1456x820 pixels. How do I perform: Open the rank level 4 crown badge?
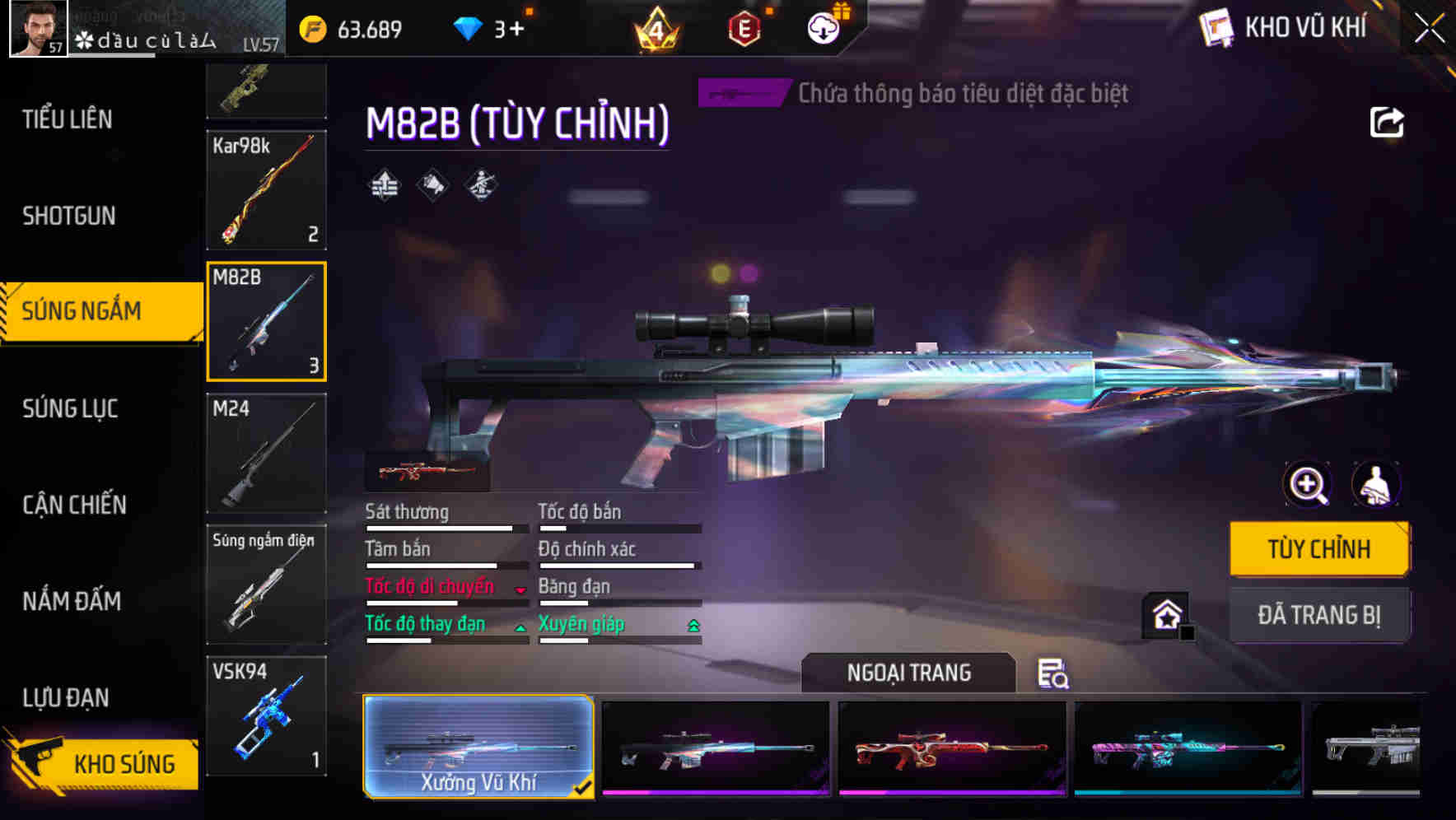[654, 27]
